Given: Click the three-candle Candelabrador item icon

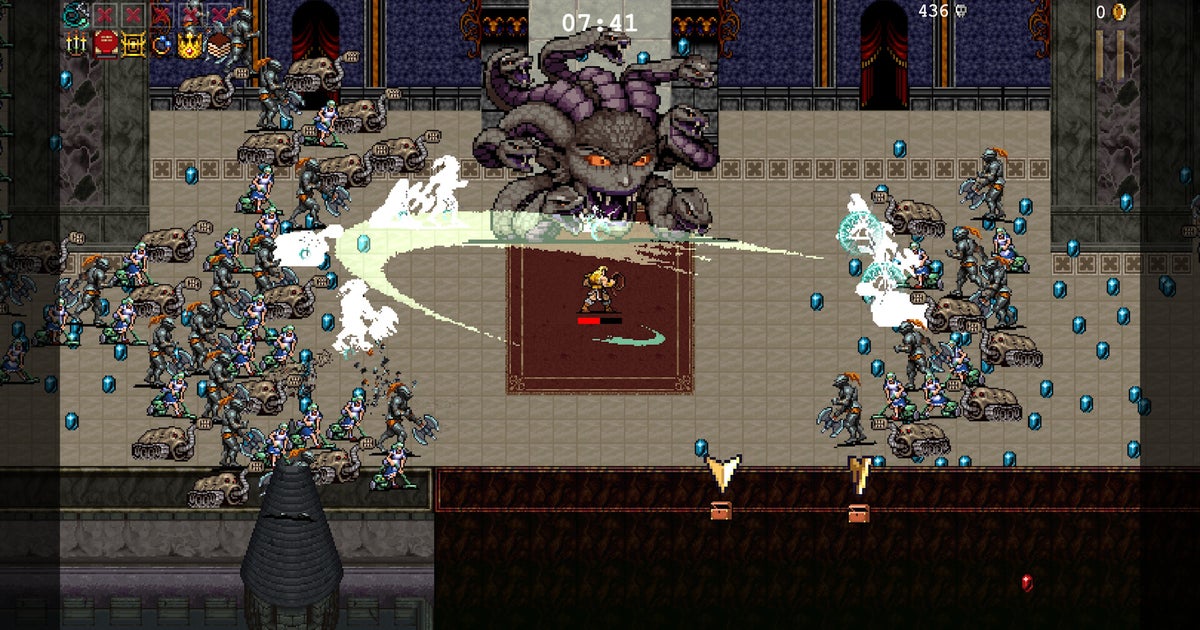Looking at the screenshot, I should (x=75, y=43).
